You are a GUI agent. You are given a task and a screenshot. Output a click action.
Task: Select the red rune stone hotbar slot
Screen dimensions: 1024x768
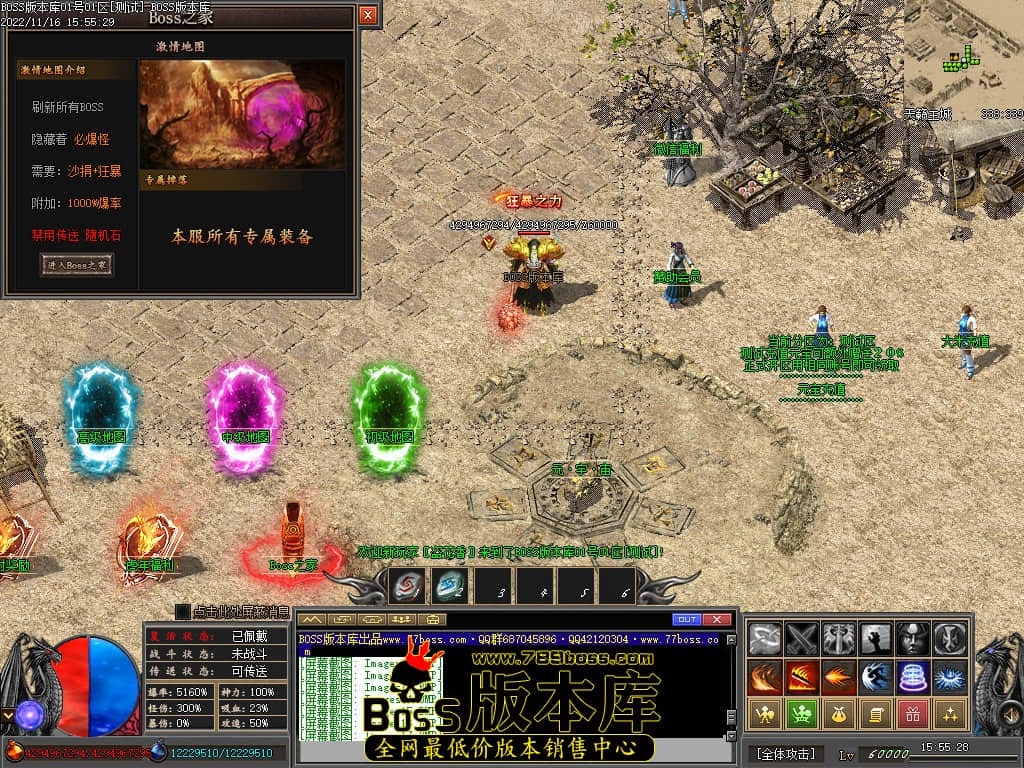407,586
